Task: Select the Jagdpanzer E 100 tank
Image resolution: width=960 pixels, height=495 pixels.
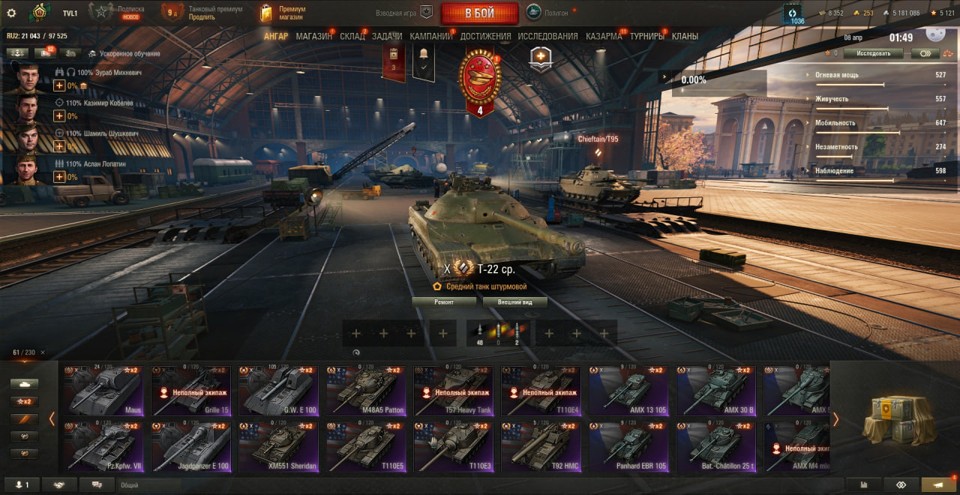Action: click(x=191, y=445)
